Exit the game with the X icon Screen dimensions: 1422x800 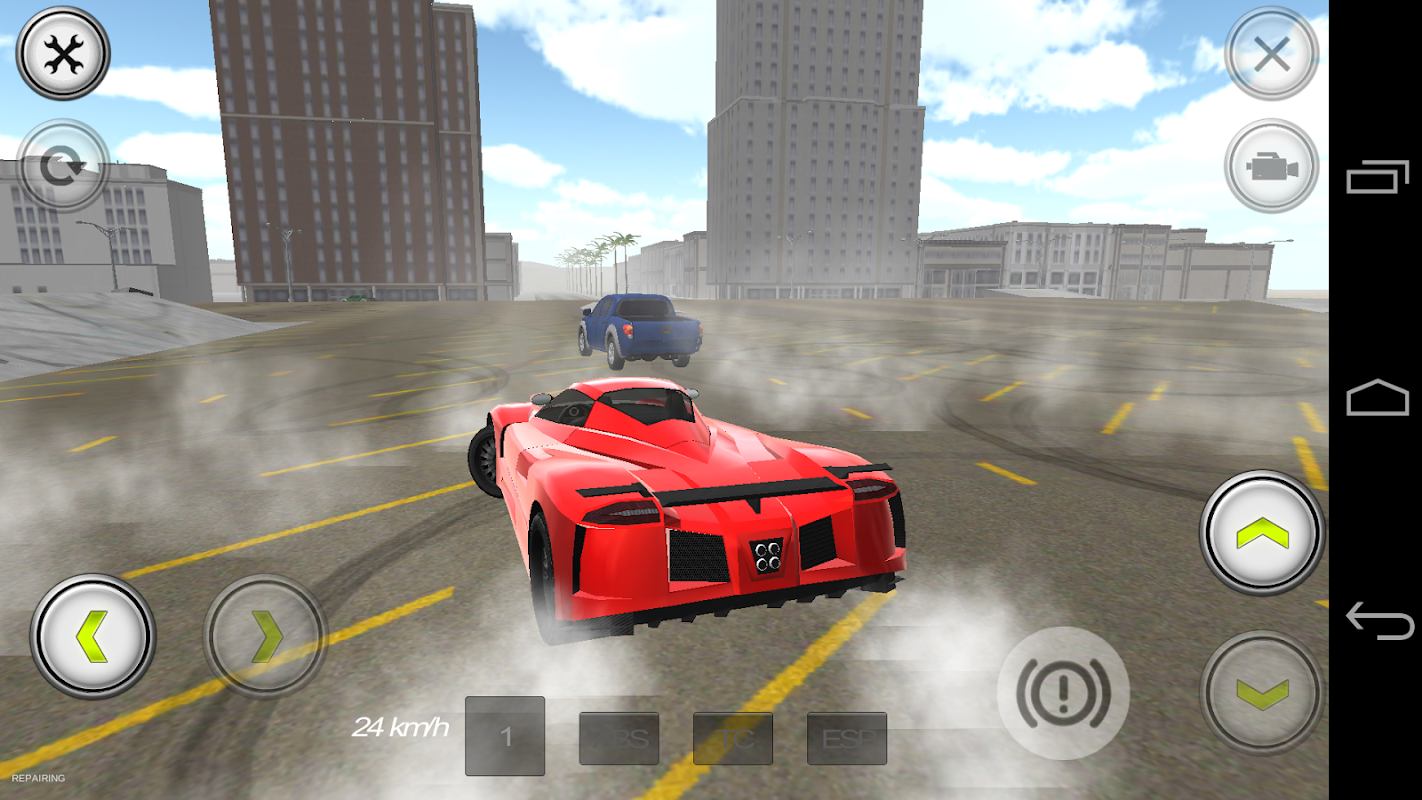coord(1270,53)
